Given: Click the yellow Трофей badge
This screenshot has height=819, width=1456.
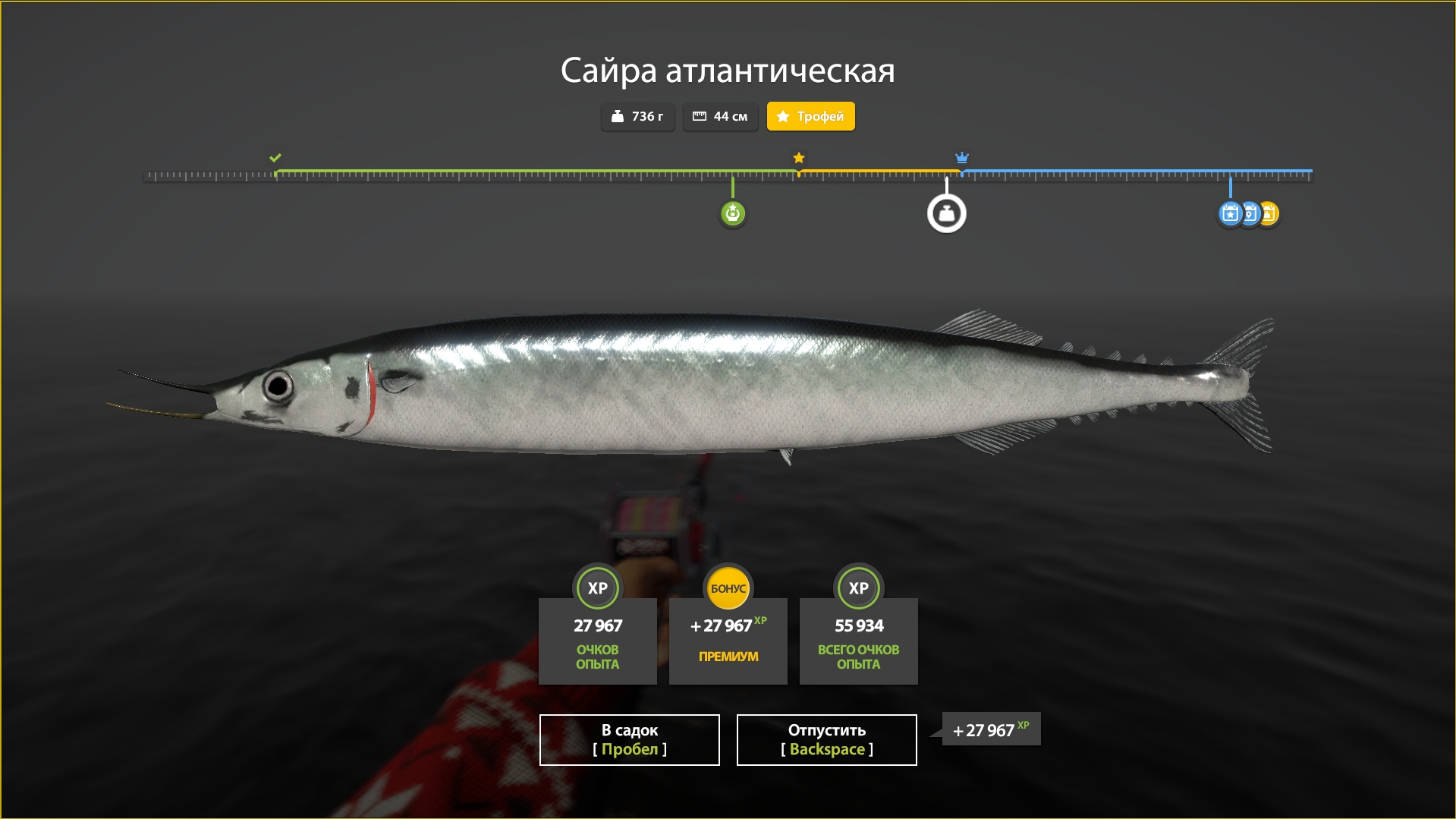Looking at the screenshot, I should point(810,116).
